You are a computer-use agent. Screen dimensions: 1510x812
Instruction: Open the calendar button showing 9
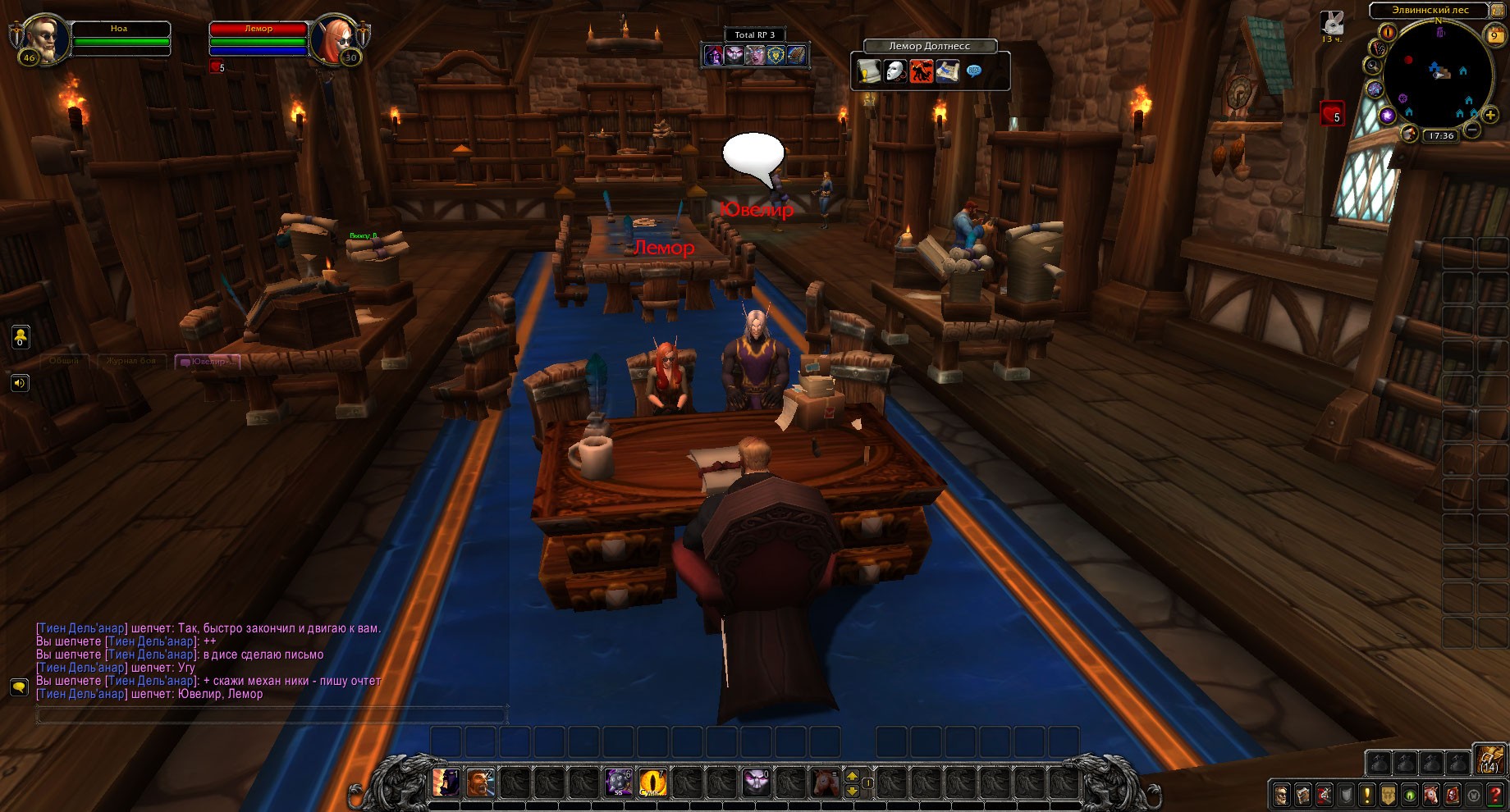pos(1494,35)
